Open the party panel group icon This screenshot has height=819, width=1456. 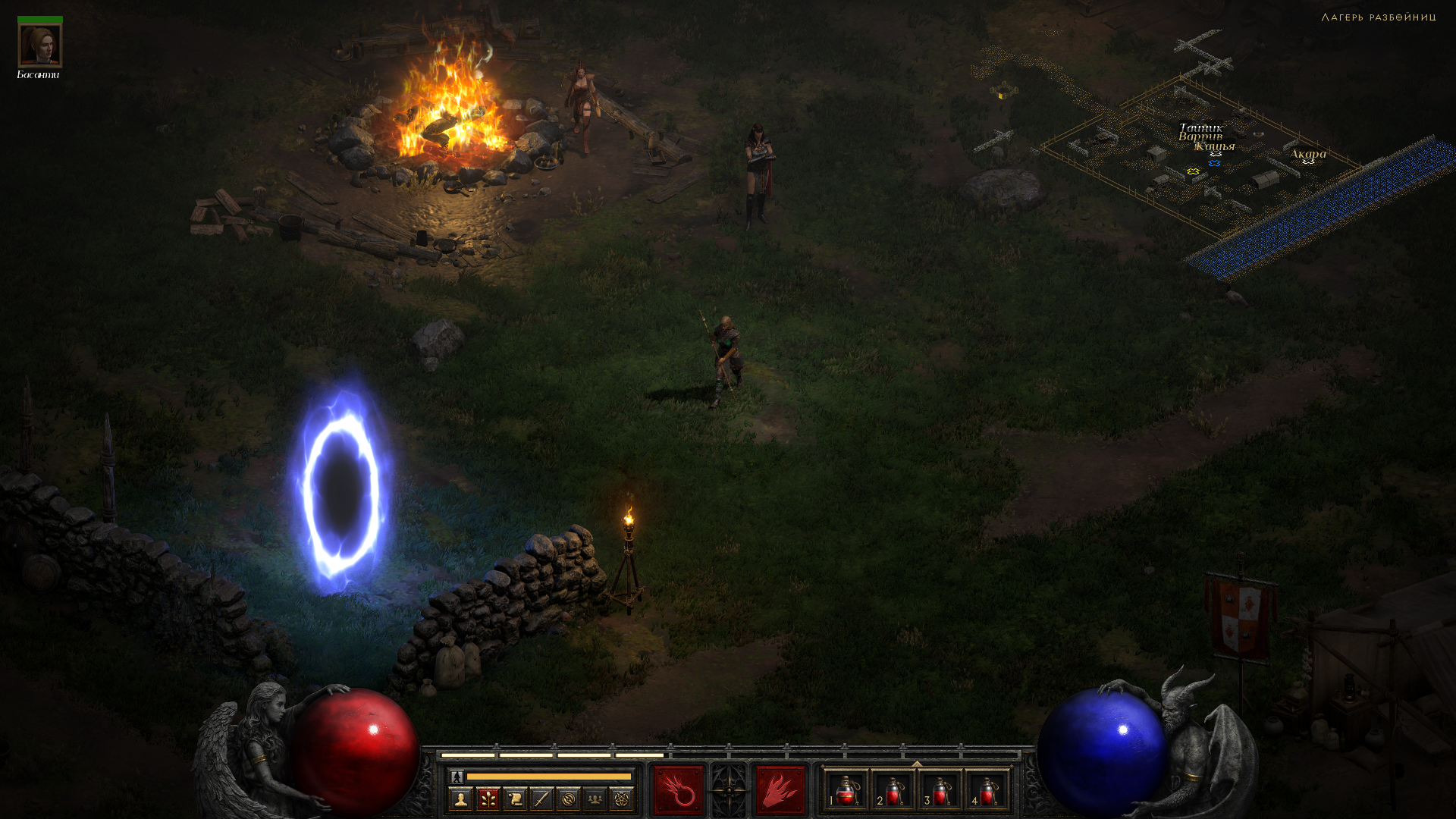tap(595, 799)
